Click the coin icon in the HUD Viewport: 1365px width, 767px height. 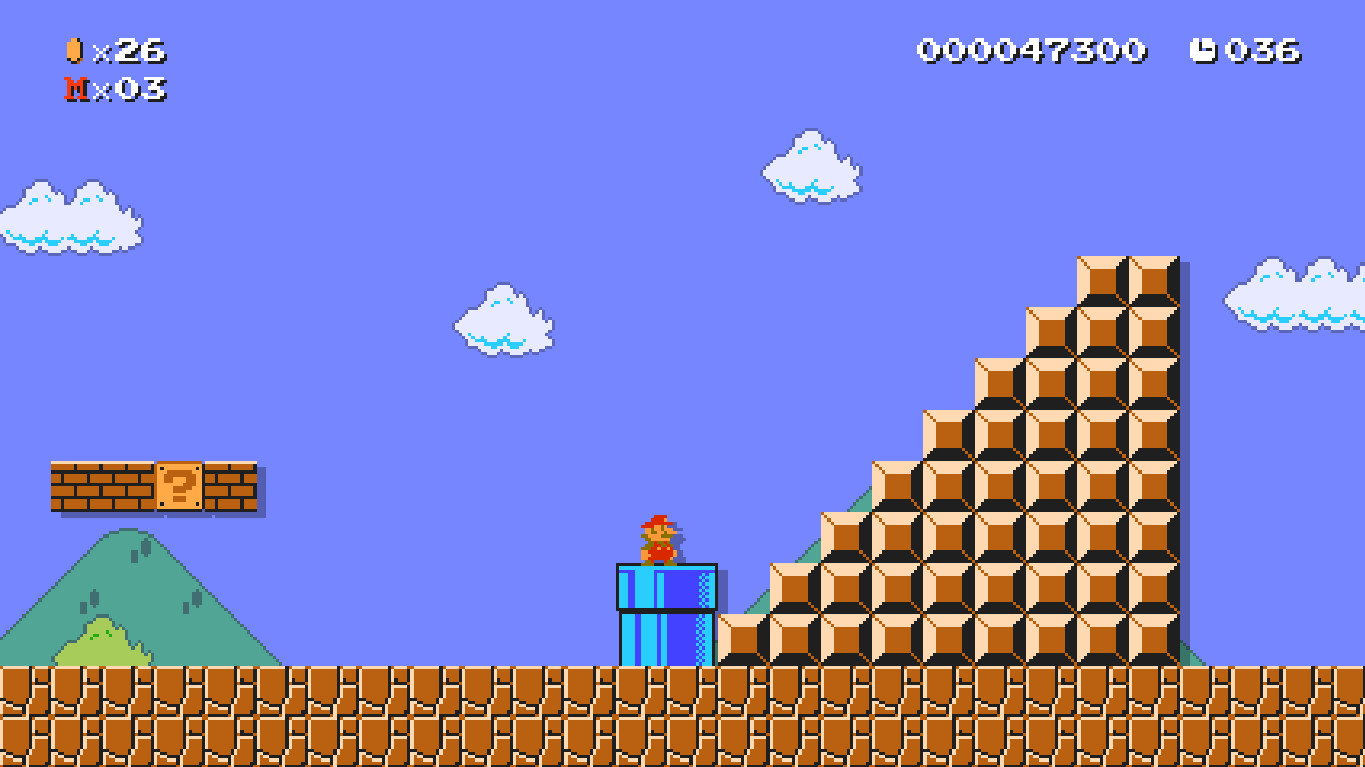click(73, 48)
